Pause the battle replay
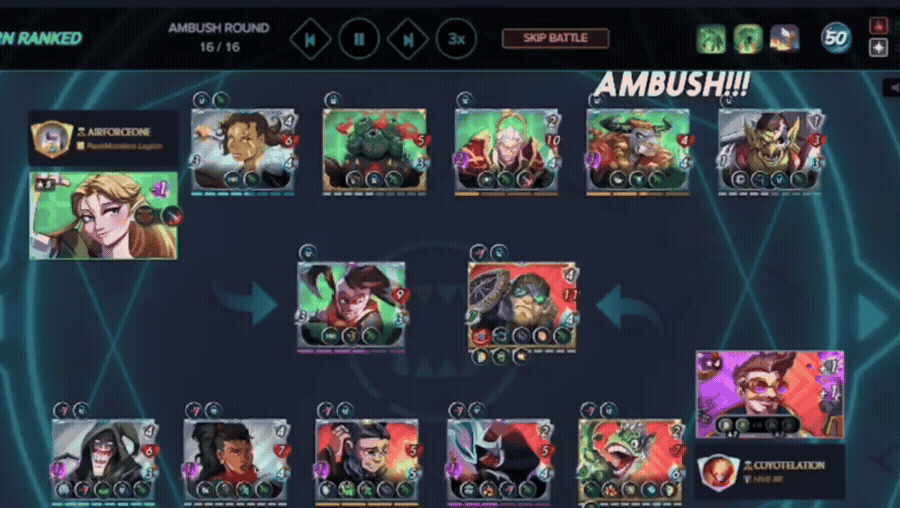This screenshot has height=508, width=900. pyautogui.click(x=359, y=39)
